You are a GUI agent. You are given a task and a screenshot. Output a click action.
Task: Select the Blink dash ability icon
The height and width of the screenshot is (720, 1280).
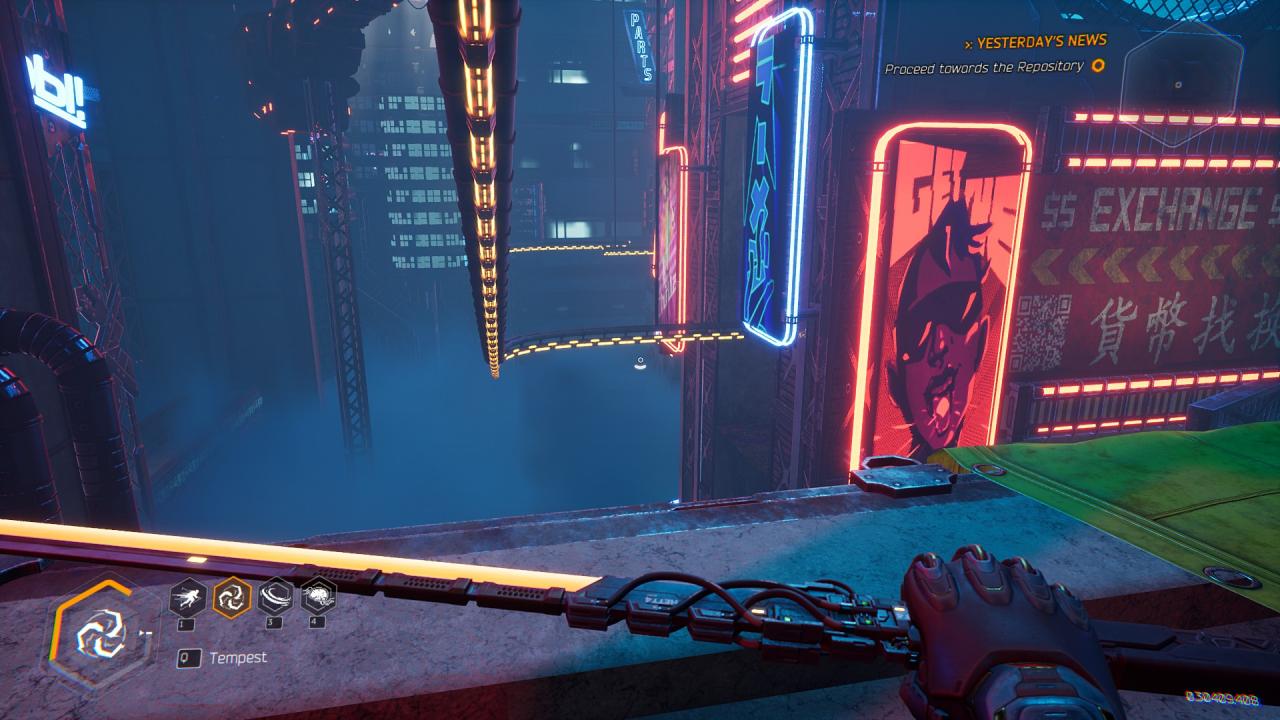pos(188,598)
